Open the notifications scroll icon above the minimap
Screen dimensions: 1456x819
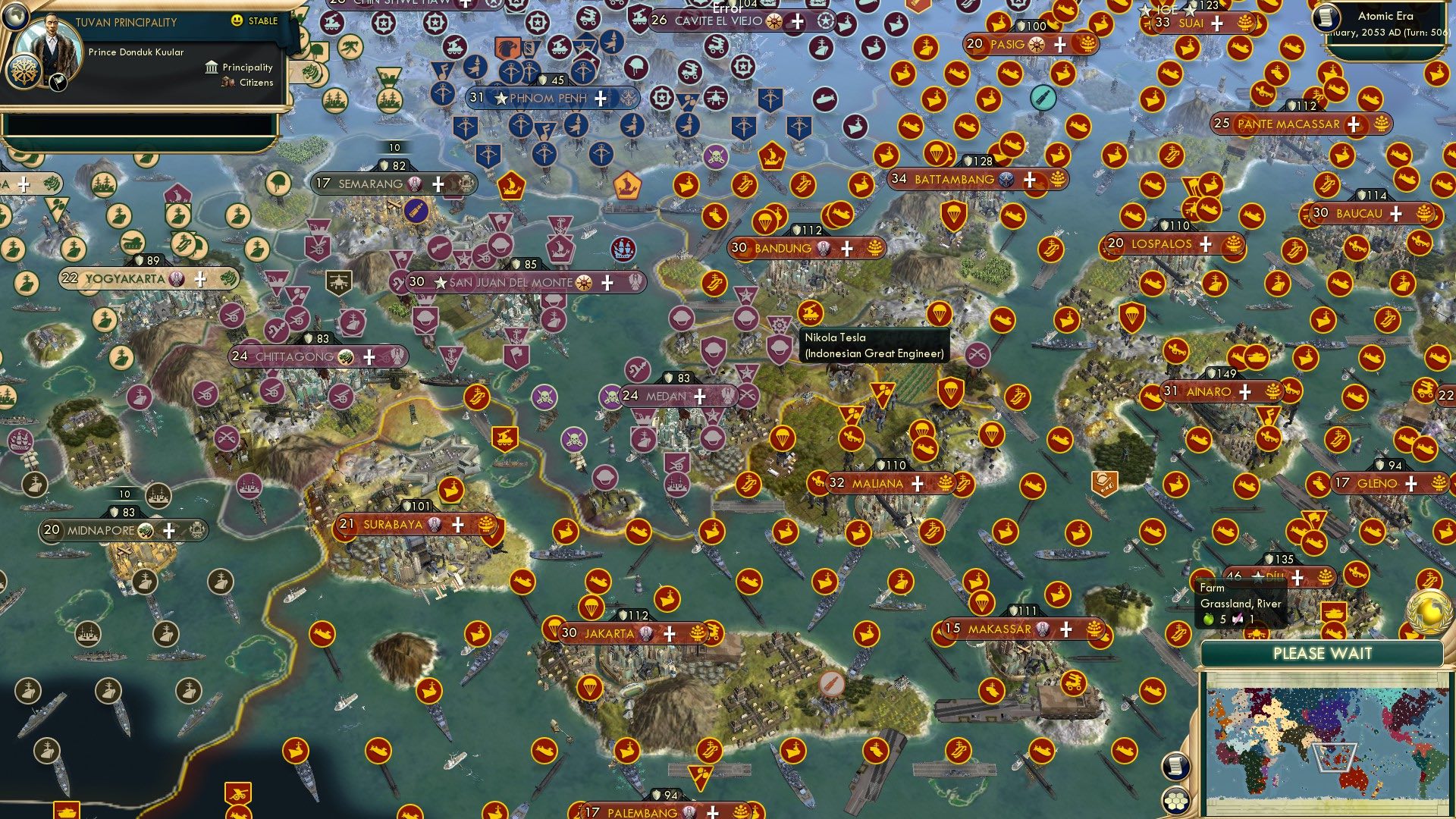(1175, 767)
